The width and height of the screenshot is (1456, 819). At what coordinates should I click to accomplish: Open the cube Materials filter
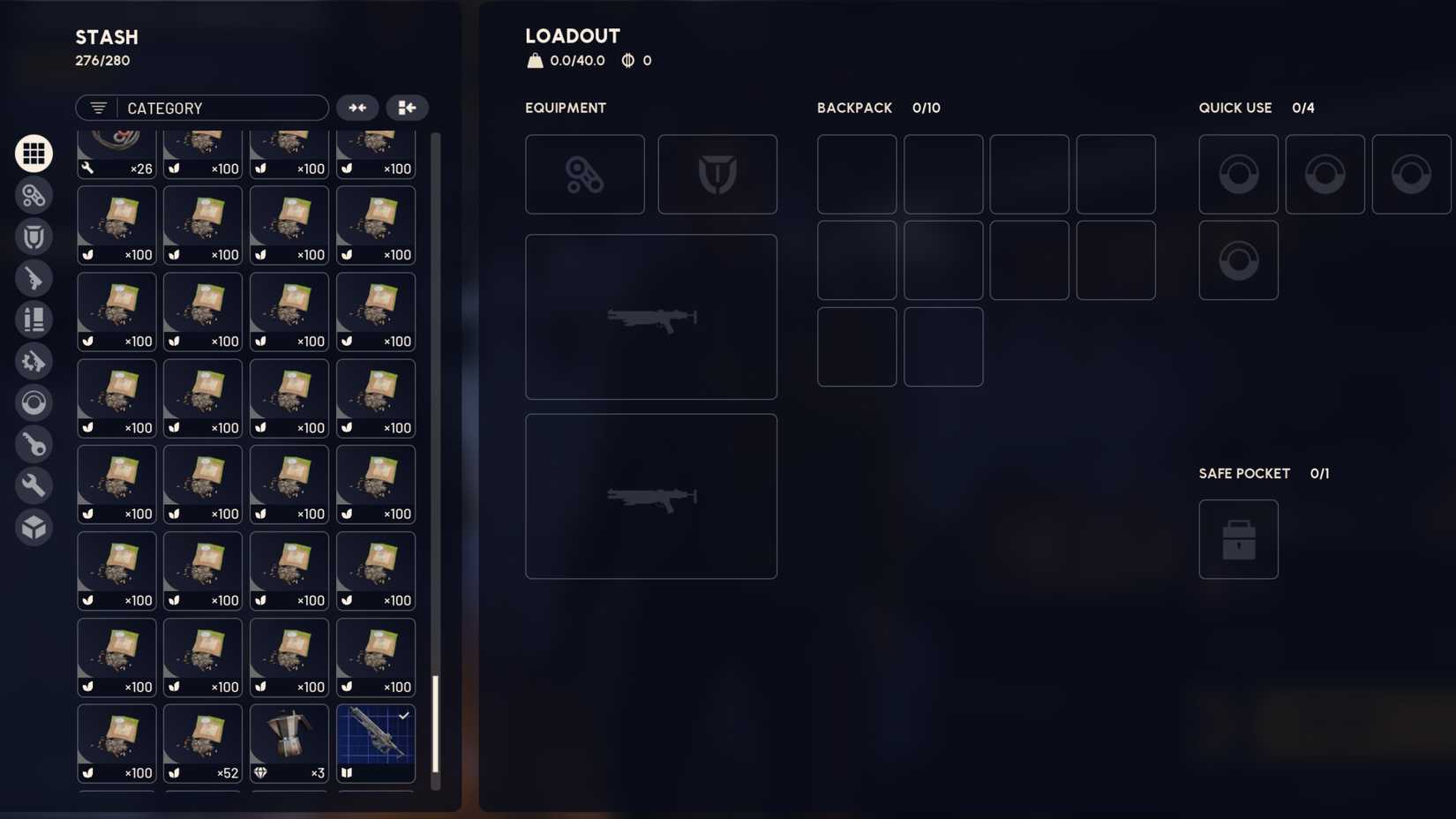(34, 527)
